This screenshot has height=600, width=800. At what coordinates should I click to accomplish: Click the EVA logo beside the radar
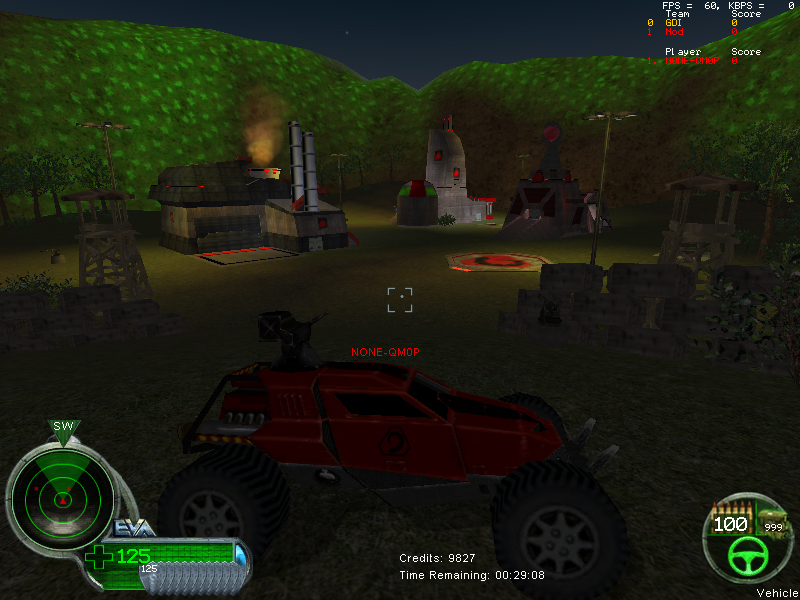133,527
